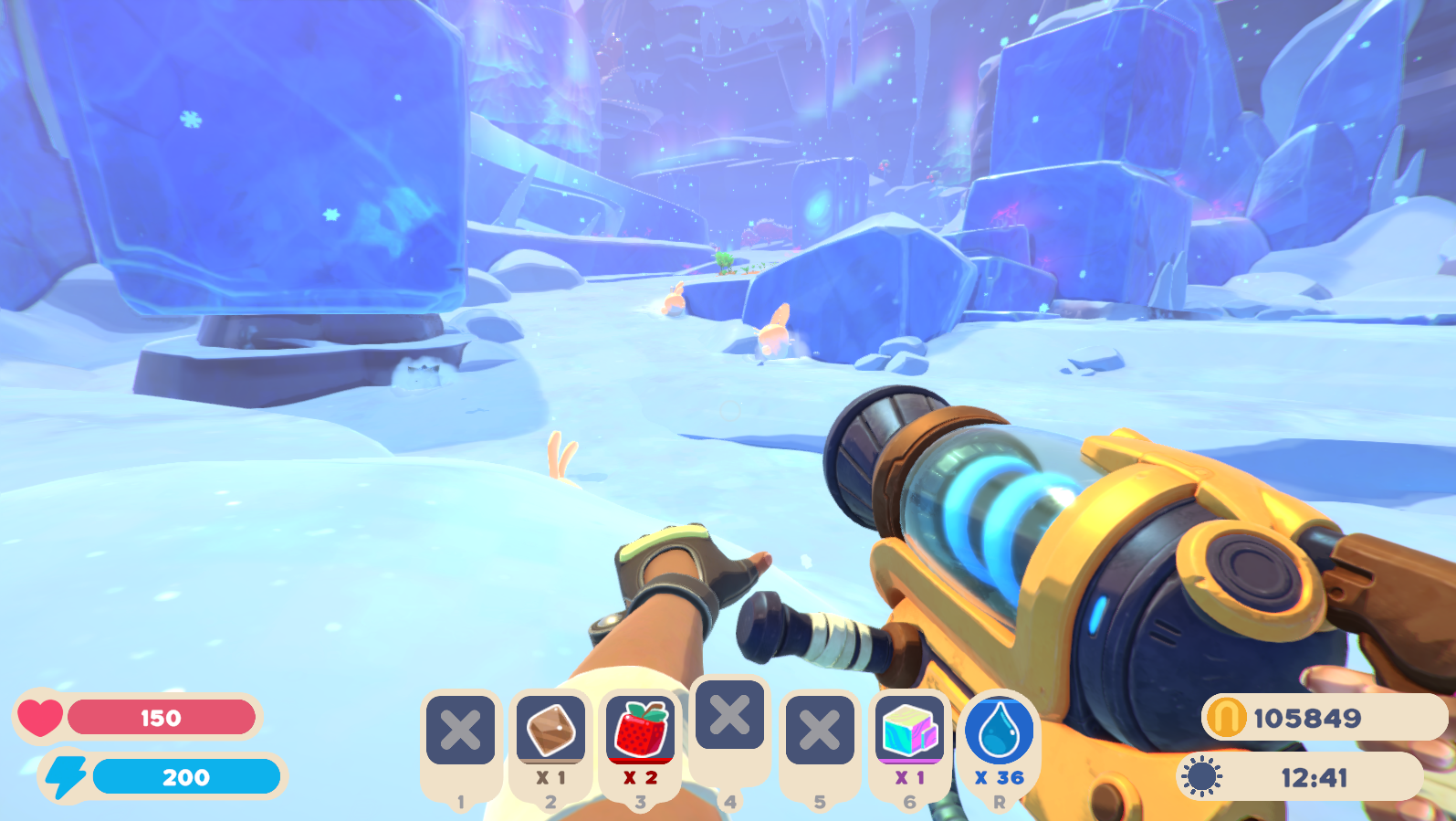
Task: Select the brown resource in slot 2
Action: click(x=550, y=731)
